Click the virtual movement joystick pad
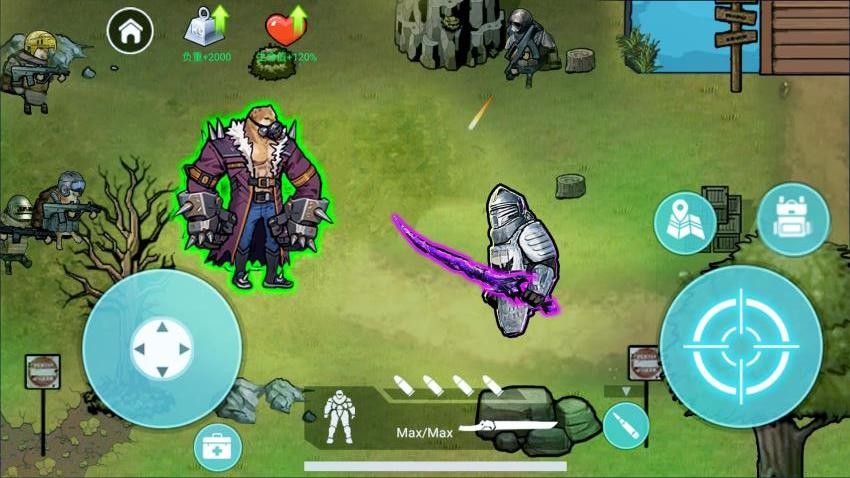This screenshot has height=478, width=850. [x=162, y=349]
